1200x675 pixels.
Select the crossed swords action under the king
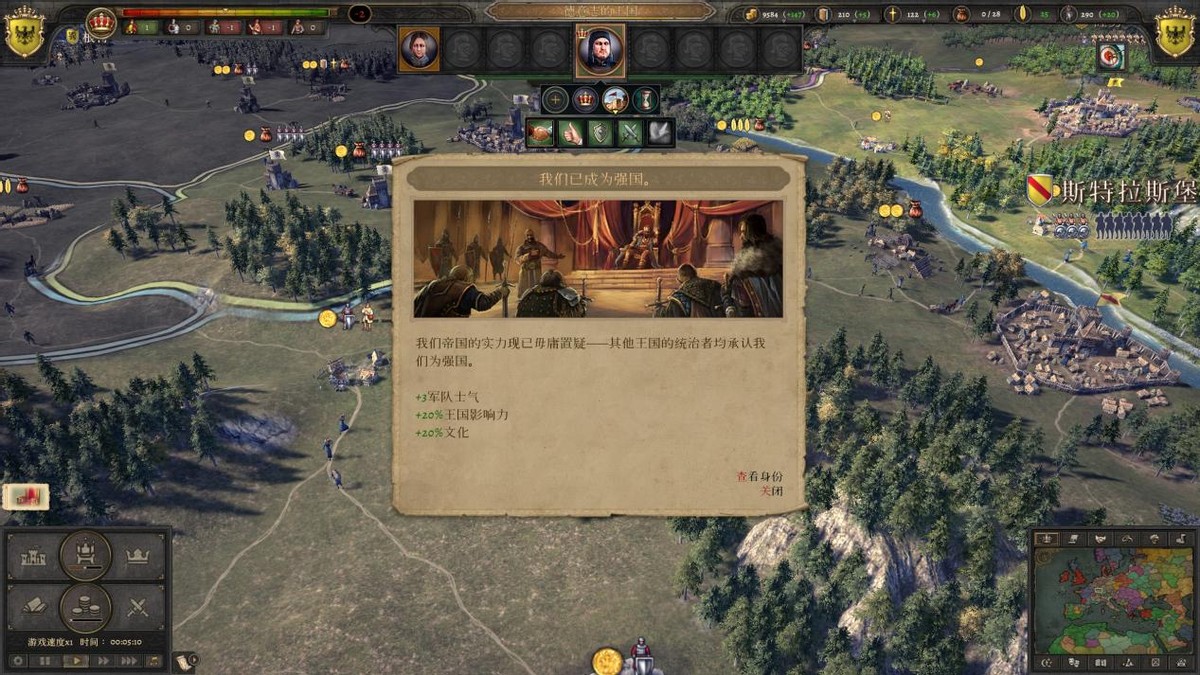click(x=630, y=132)
